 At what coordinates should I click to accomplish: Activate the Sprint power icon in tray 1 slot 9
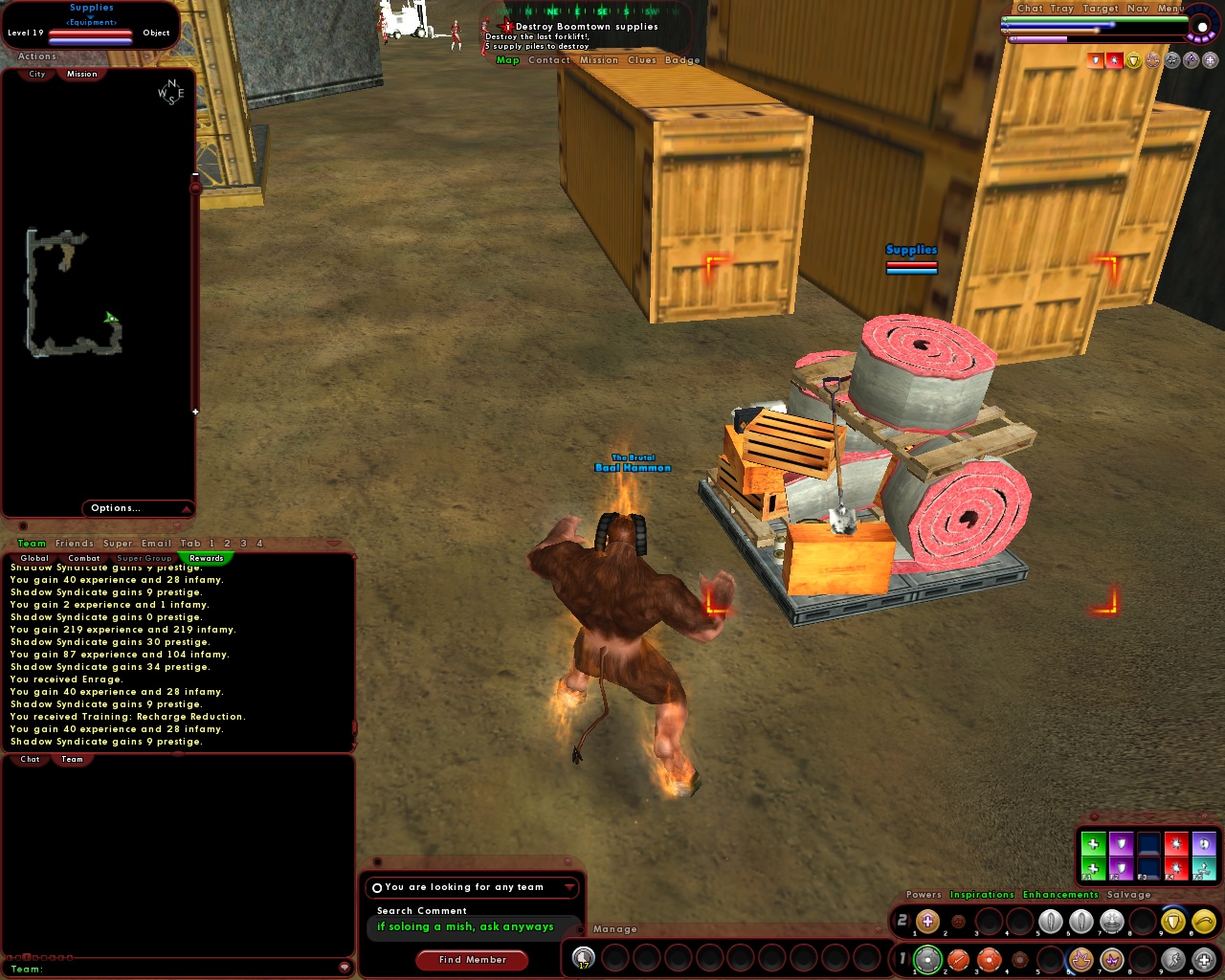point(1171,960)
